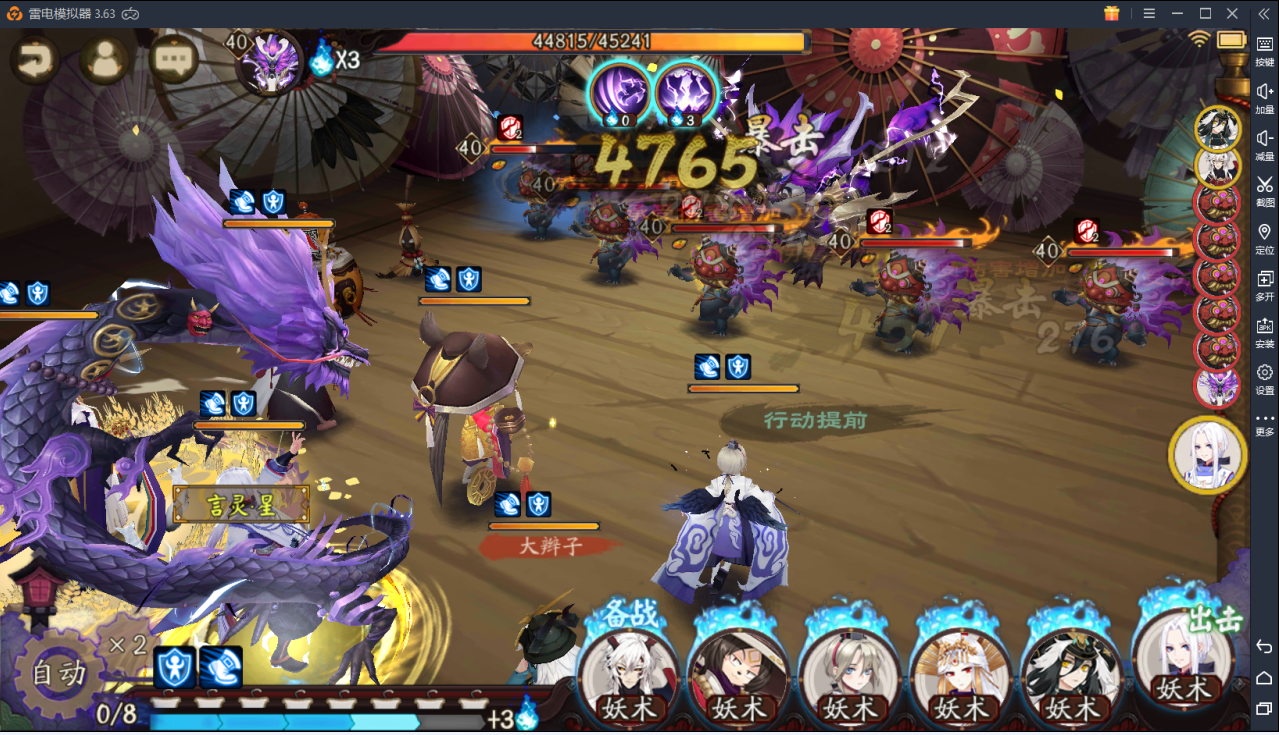Select the black-haired portrait topping the turn order
1279x735 pixels.
(1218, 127)
